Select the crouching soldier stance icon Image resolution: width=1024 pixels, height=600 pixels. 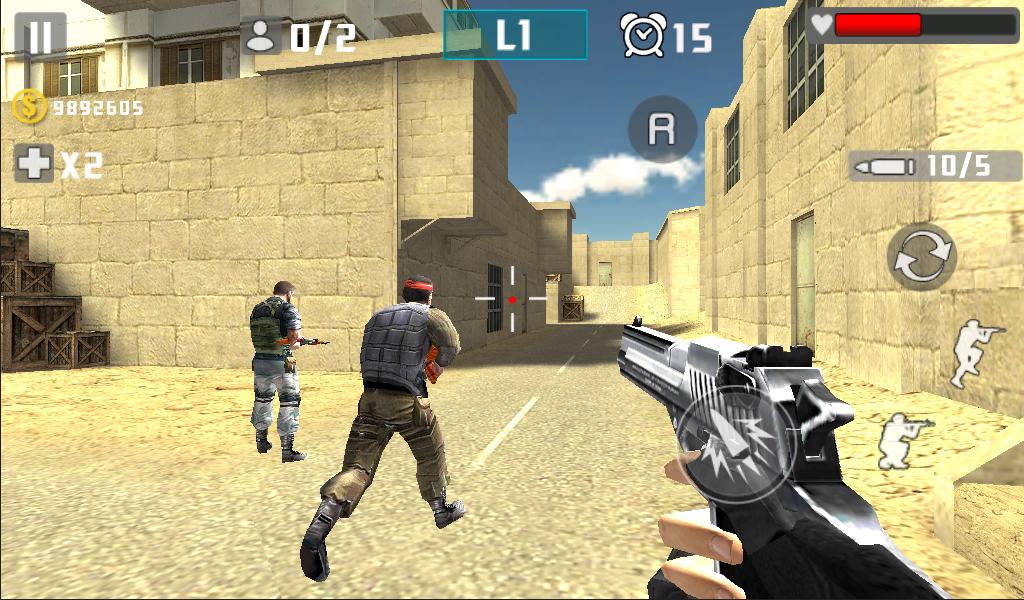903,440
